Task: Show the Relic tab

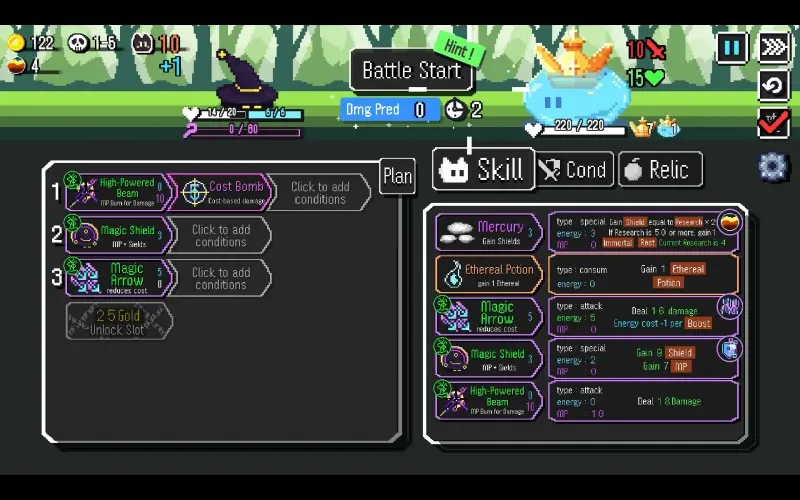Action: click(x=660, y=170)
